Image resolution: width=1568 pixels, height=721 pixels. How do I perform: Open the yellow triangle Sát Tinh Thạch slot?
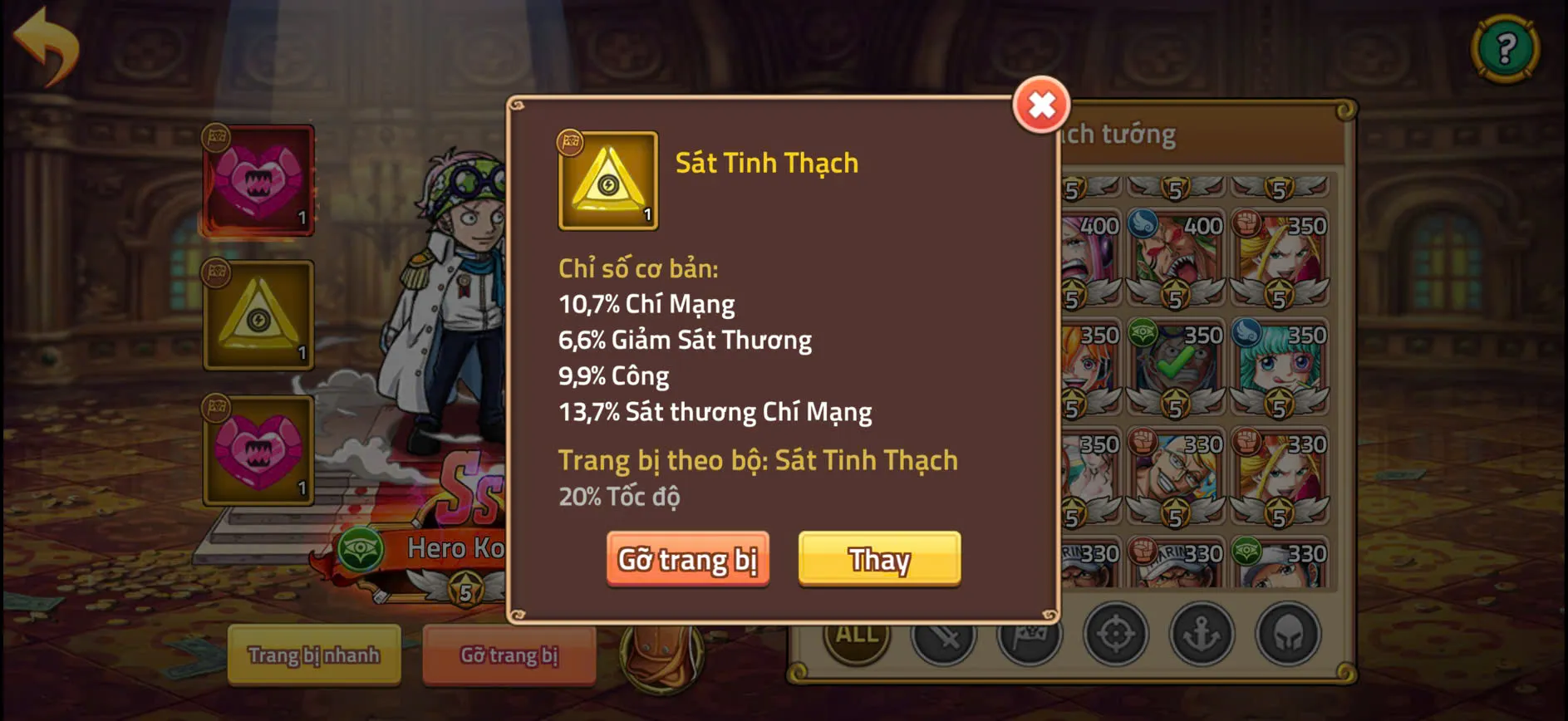258,314
